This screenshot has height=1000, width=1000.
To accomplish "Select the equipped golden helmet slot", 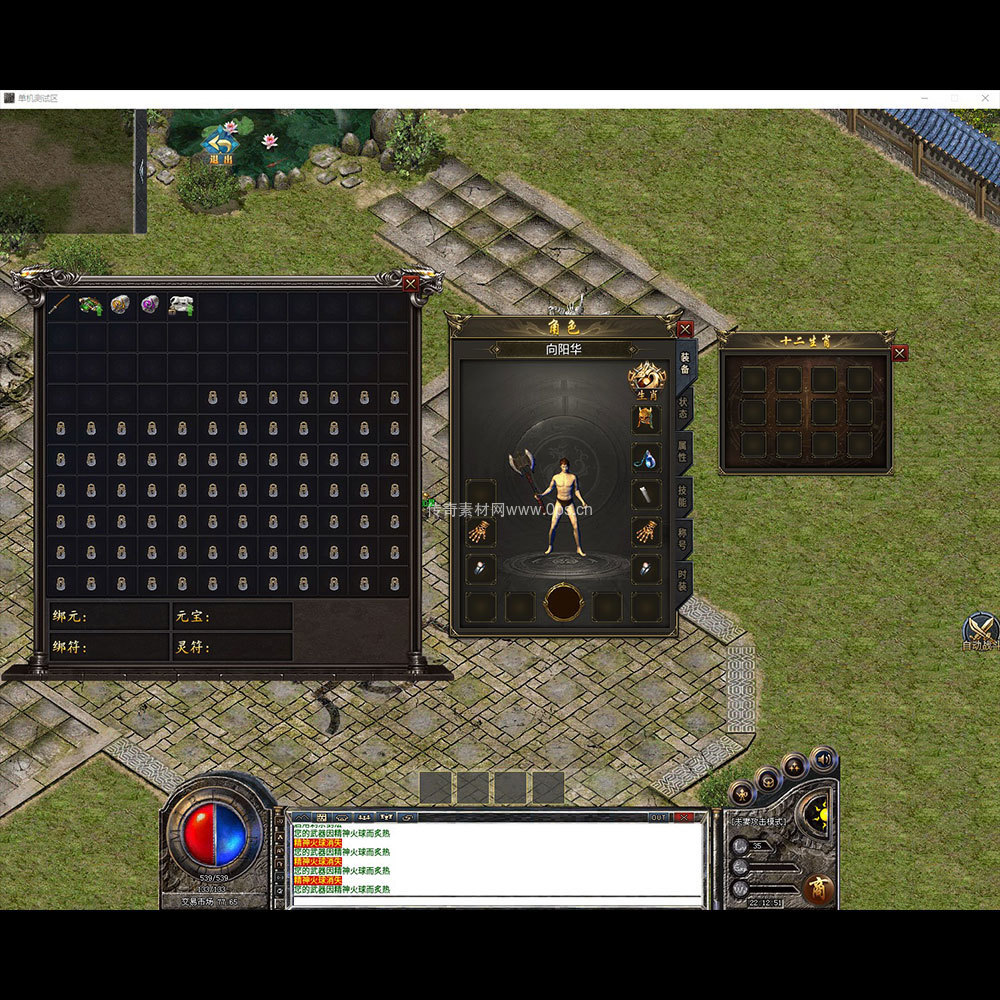I will (646, 418).
